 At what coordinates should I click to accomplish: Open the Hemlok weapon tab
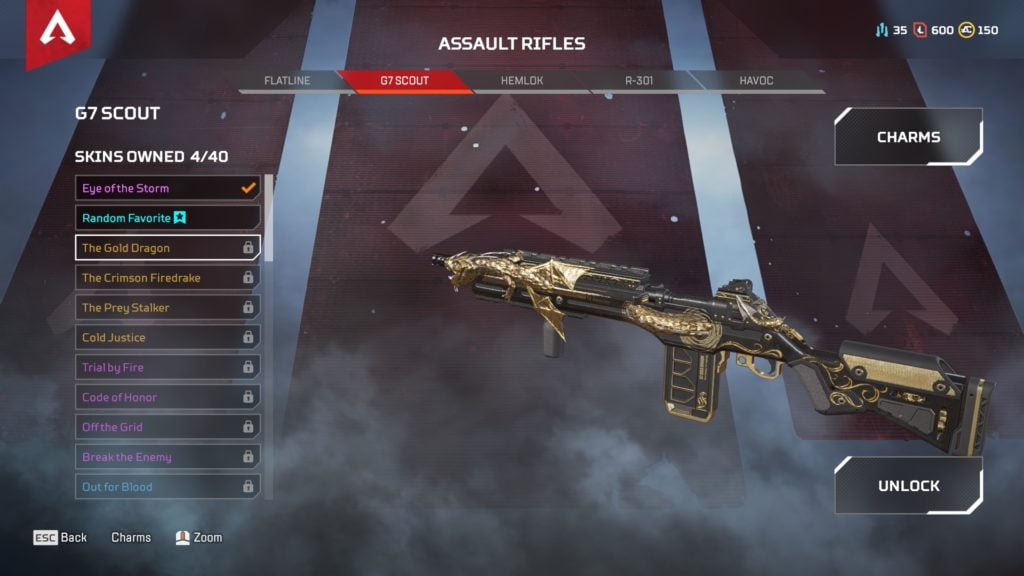521,81
